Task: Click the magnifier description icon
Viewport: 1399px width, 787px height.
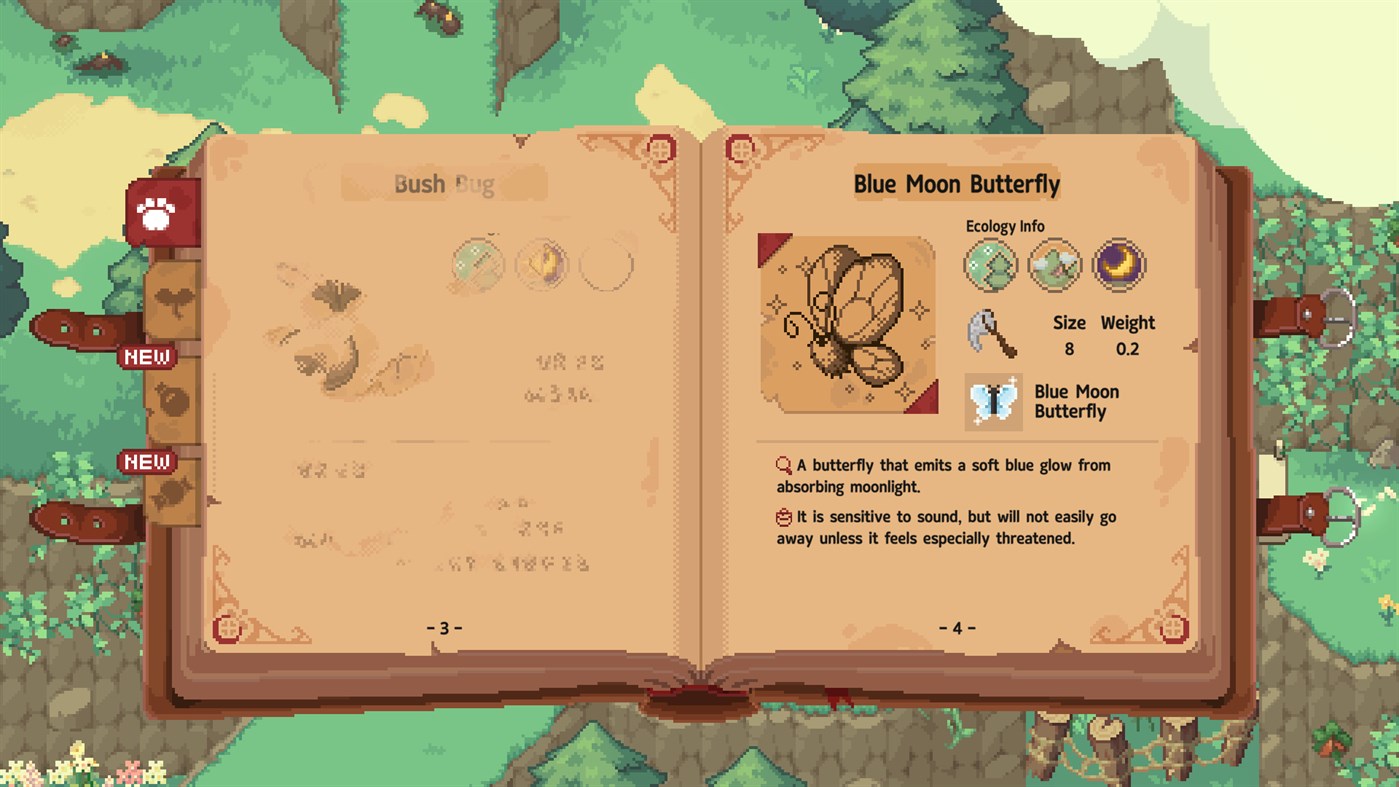Action: click(783, 464)
